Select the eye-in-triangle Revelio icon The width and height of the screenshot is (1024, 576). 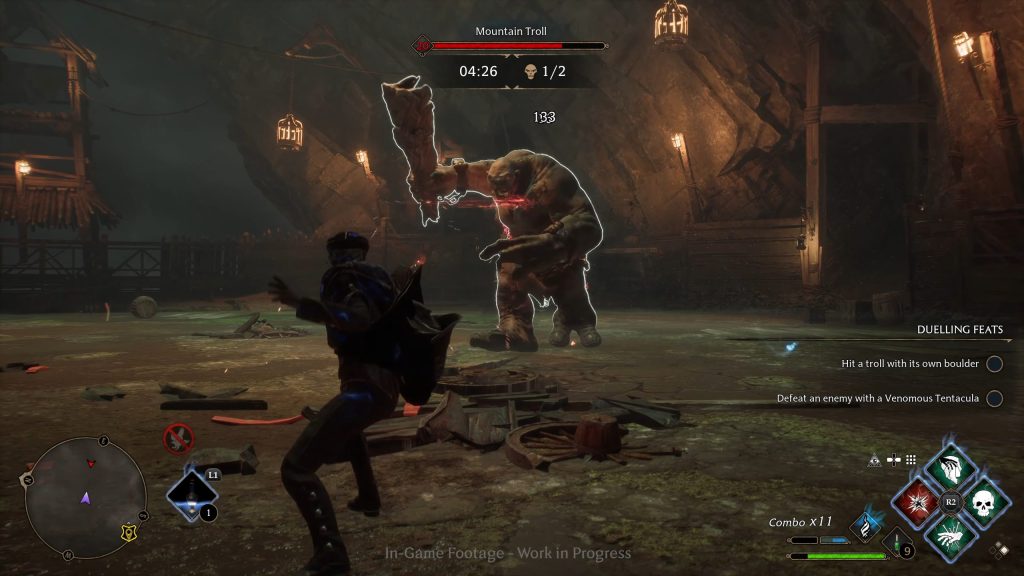pos(876,460)
